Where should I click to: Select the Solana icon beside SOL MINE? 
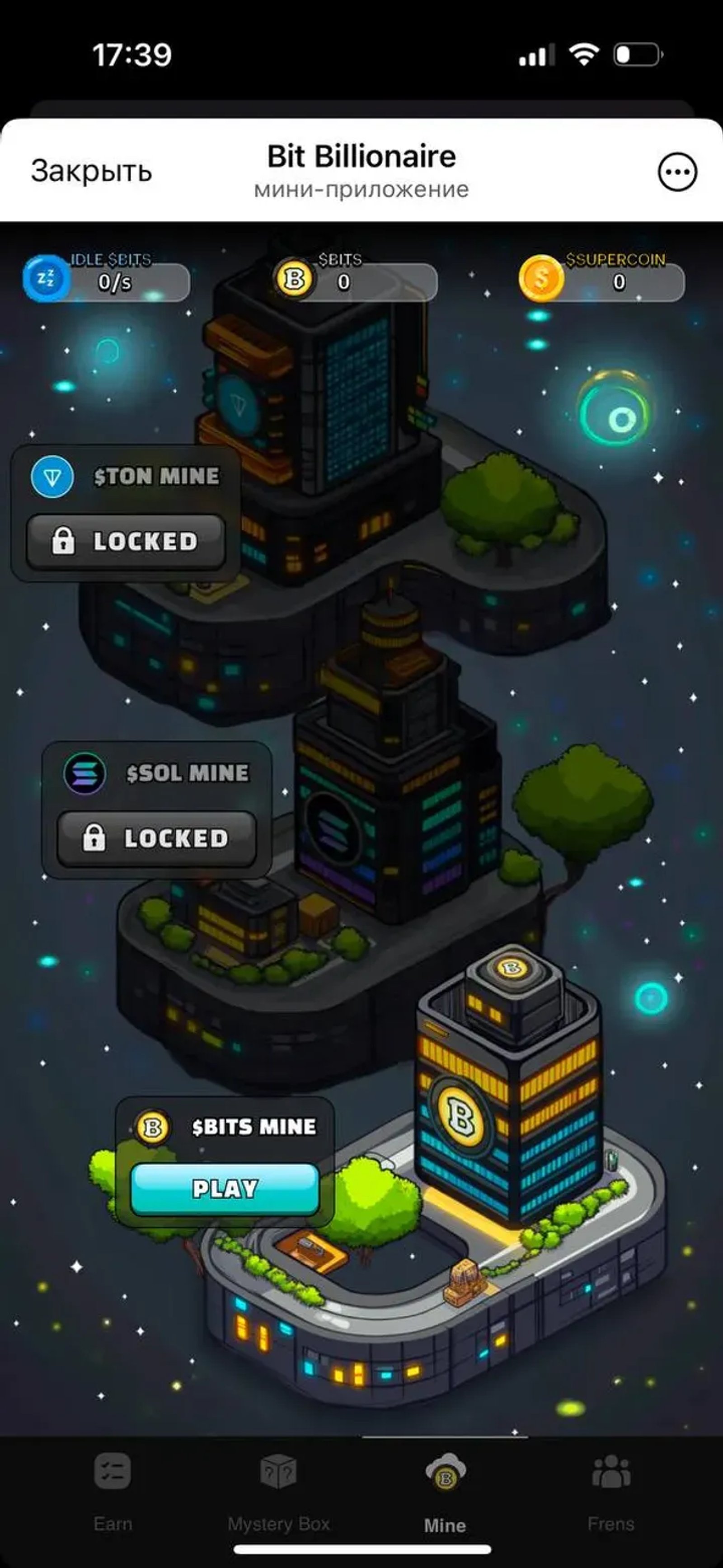coord(85,774)
